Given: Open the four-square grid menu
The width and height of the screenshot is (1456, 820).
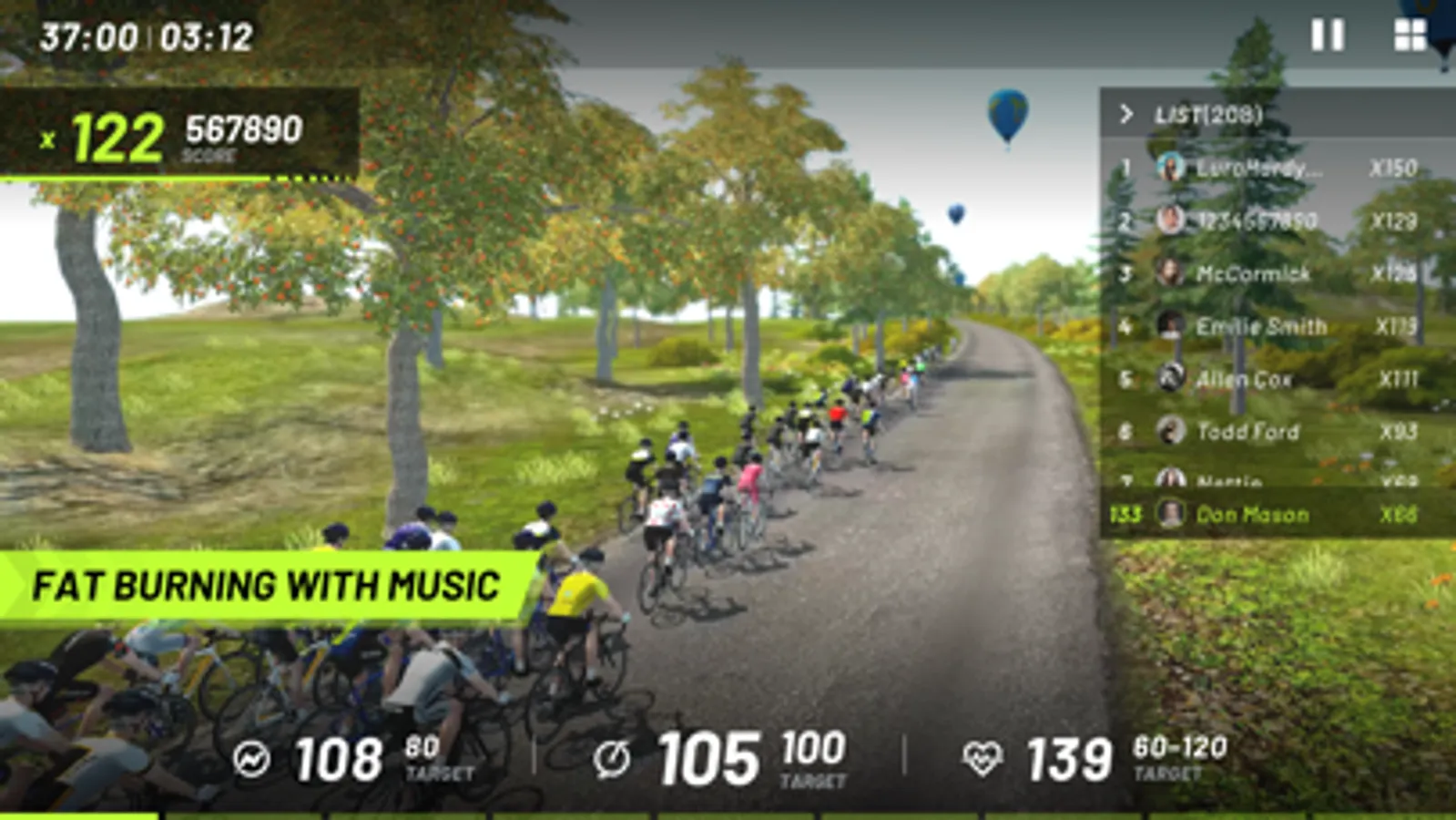Looking at the screenshot, I should tap(1410, 36).
